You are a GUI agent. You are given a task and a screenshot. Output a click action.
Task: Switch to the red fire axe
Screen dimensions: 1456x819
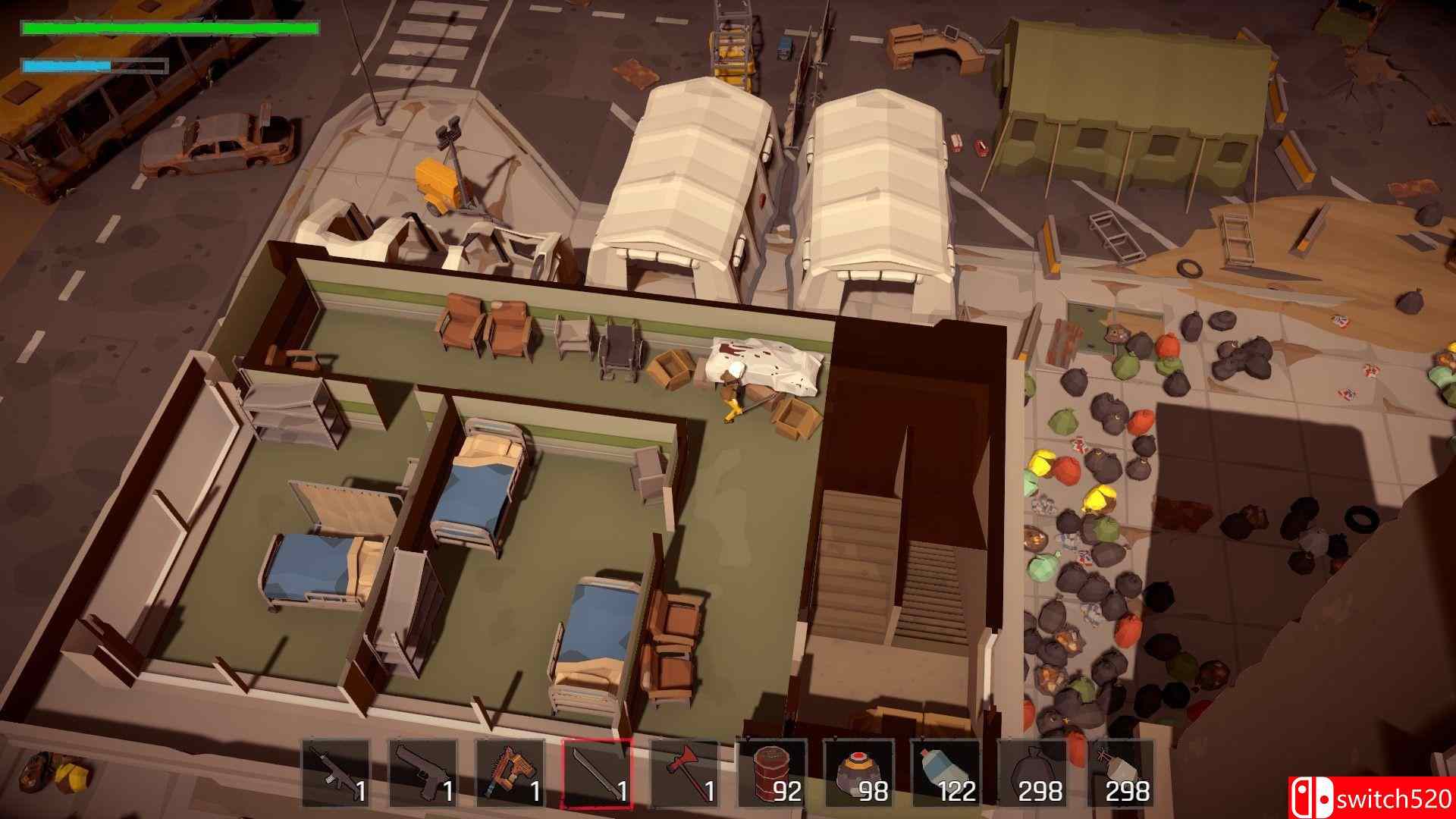(684, 773)
